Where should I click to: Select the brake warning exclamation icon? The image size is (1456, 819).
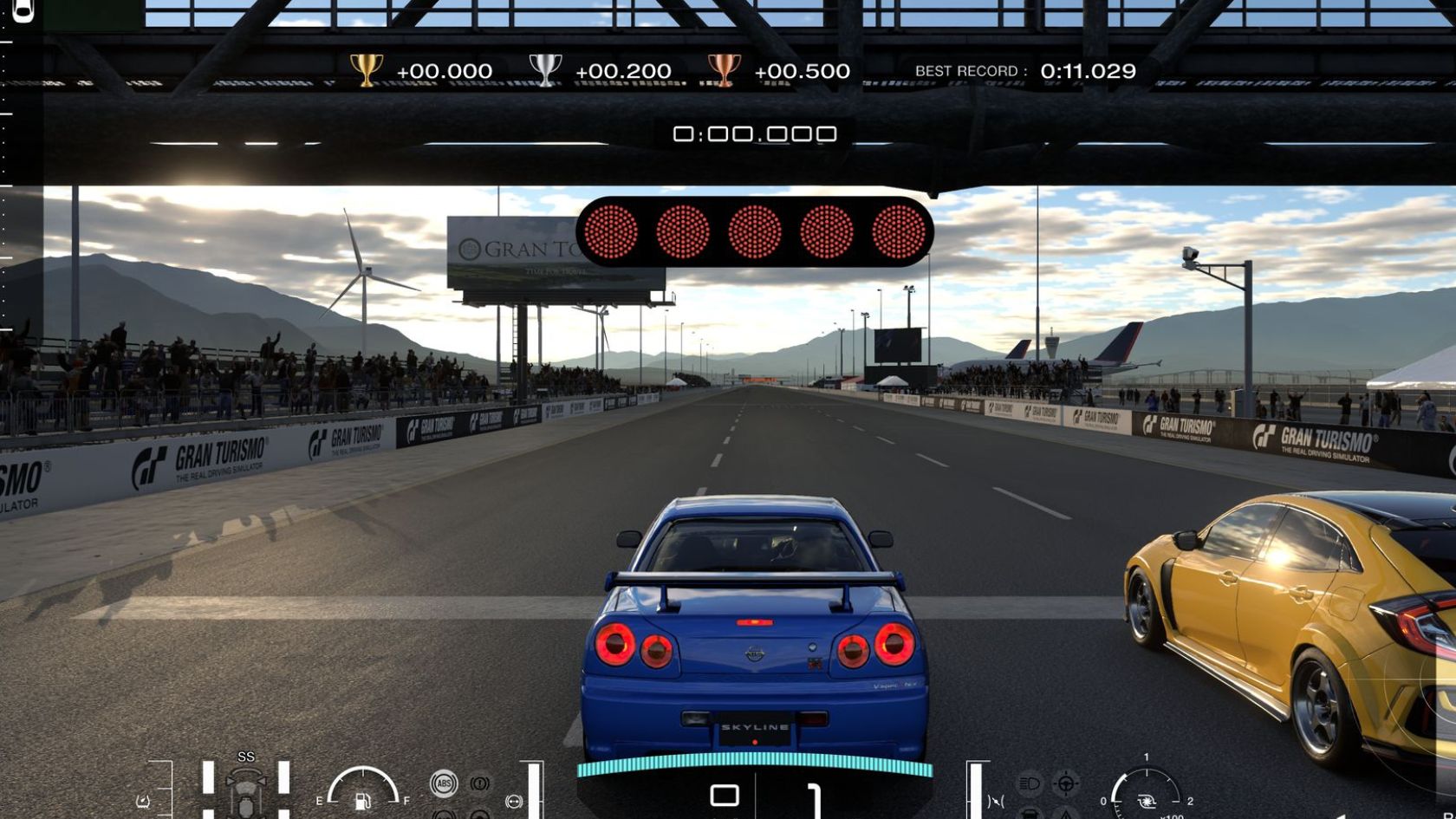click(x=479, y=783)
